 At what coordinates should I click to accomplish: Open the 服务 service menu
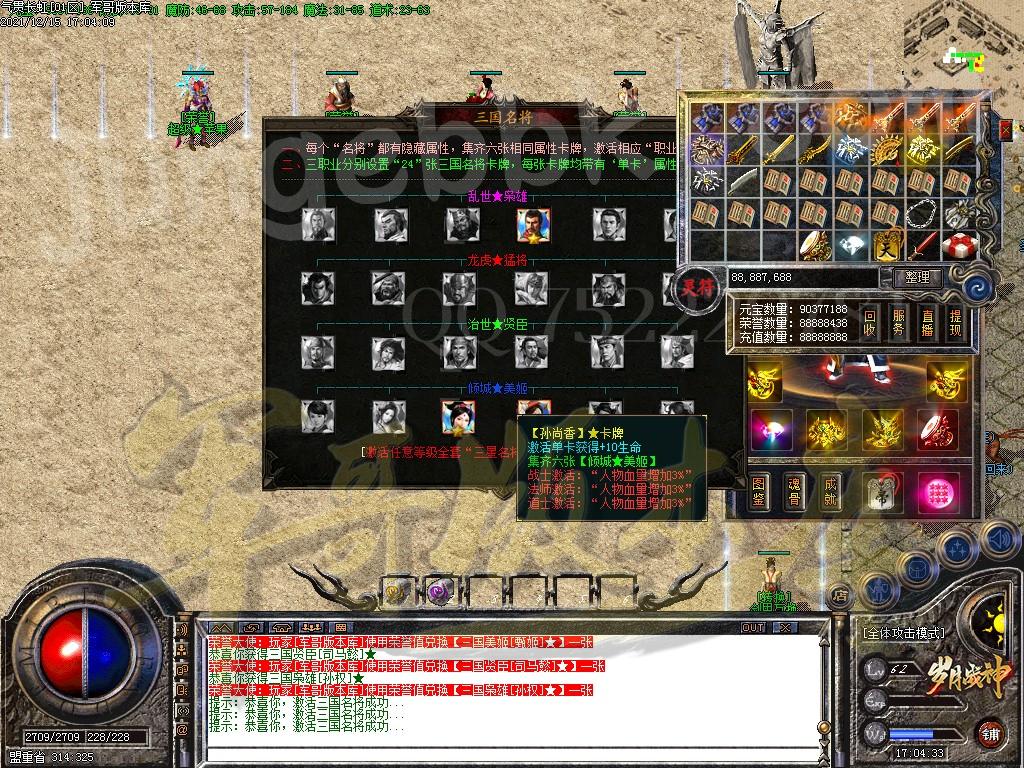click(899, 322)
